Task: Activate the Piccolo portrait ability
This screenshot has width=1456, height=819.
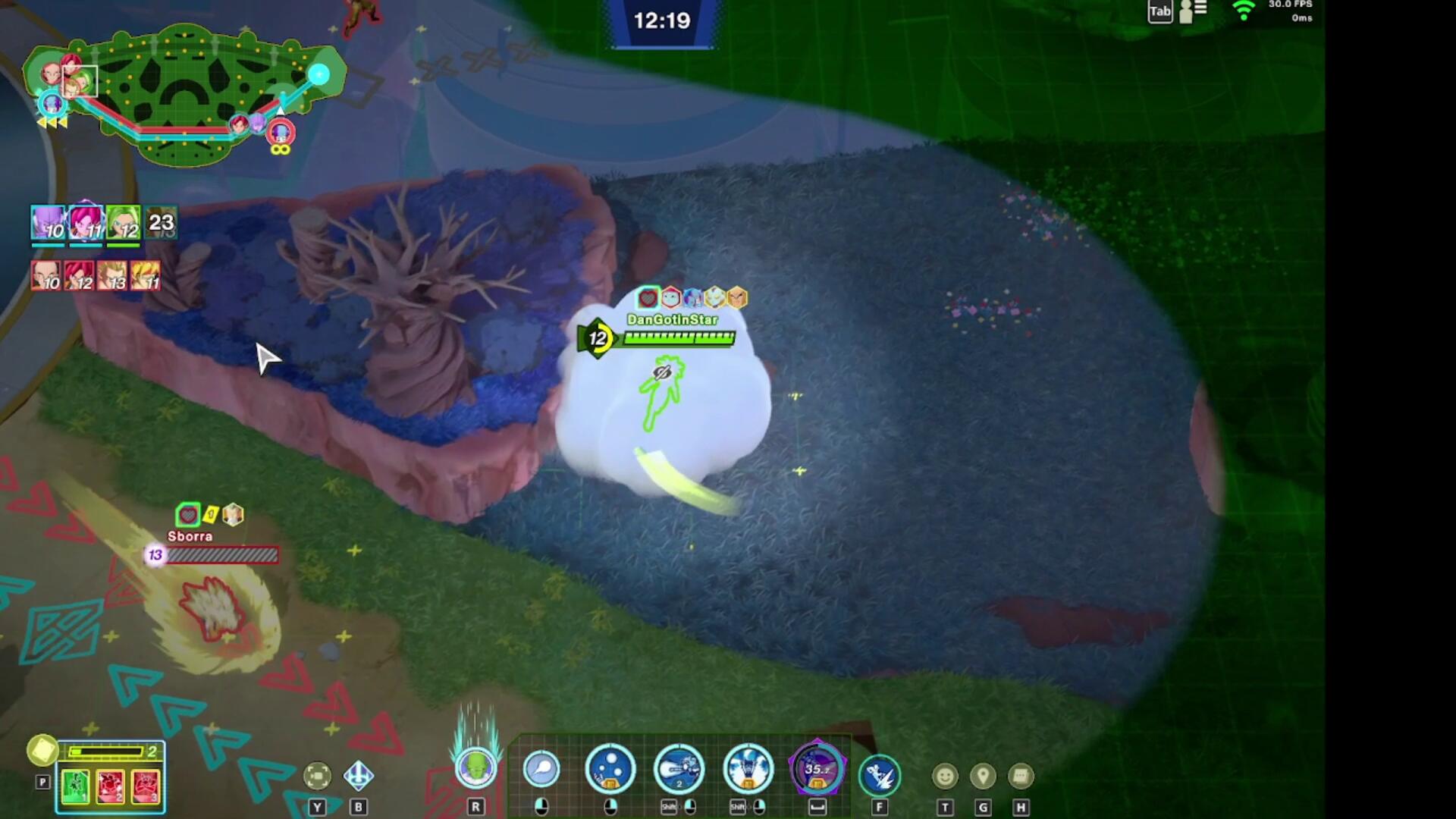Action: (x=475, y=767)
